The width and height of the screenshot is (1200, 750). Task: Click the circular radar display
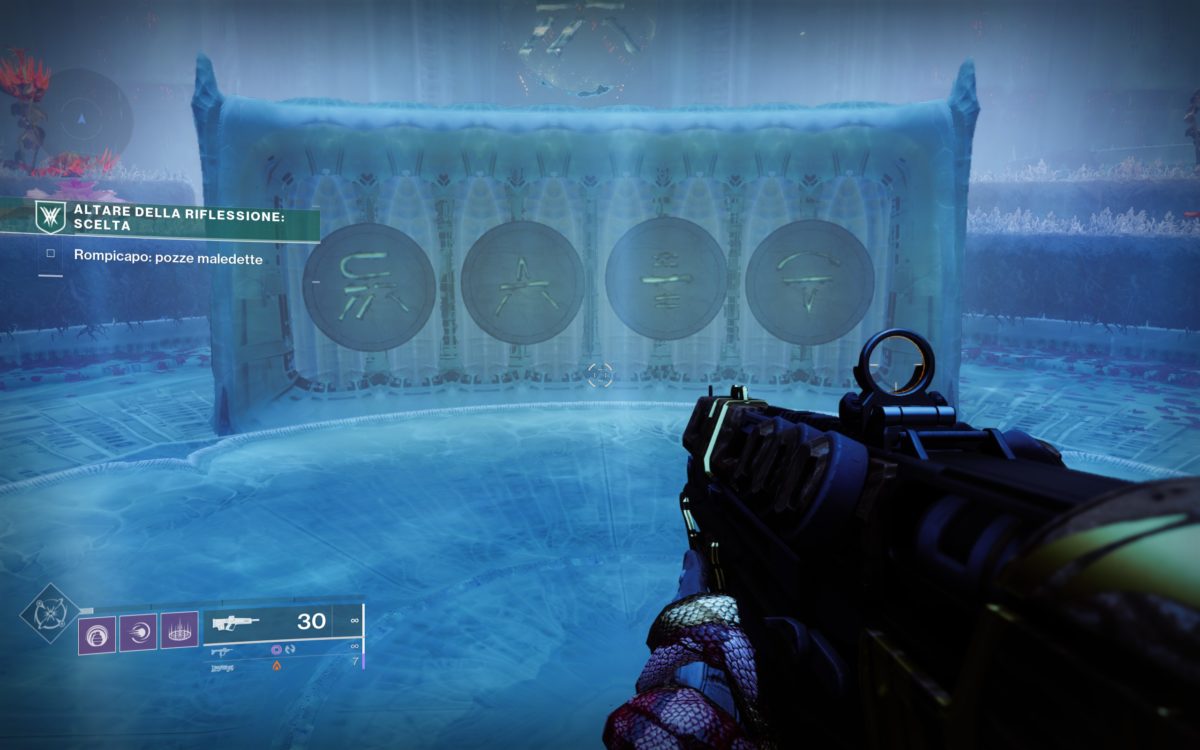tap(81, 118)
